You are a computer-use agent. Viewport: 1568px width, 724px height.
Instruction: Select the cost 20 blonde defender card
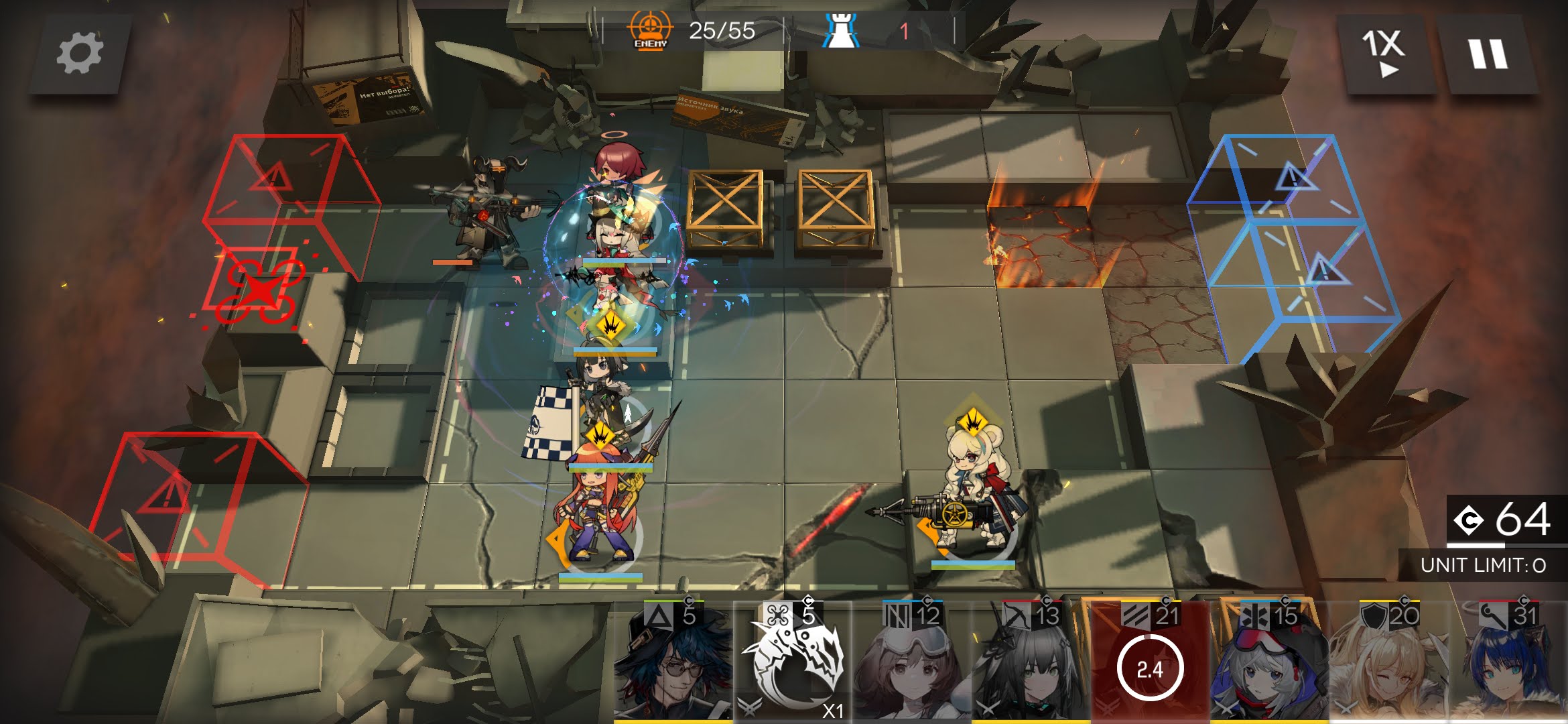(x=1388, y=662)
